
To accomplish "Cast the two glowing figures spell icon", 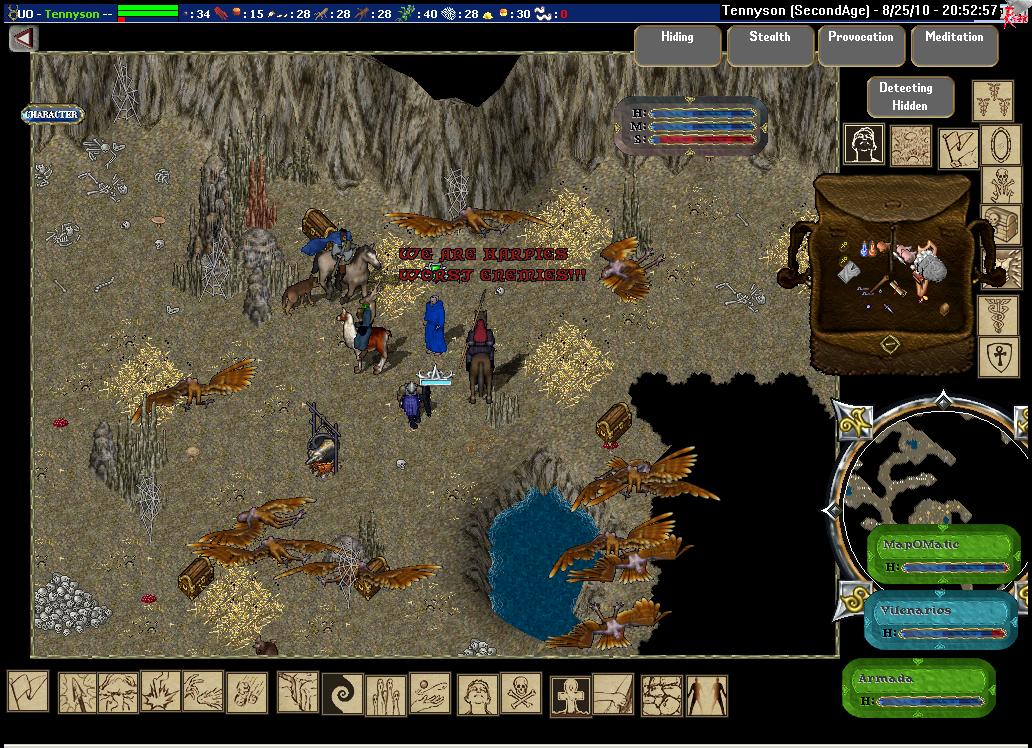I will tap(706, 694).
